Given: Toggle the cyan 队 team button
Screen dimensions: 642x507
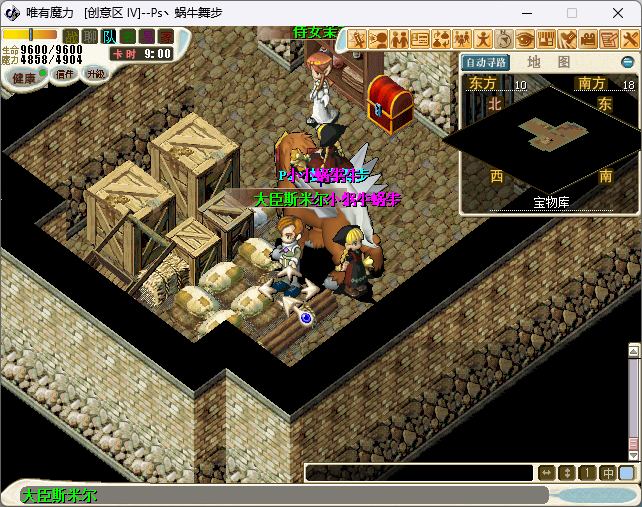Looking at the screenshot, I should click(108, 37).
